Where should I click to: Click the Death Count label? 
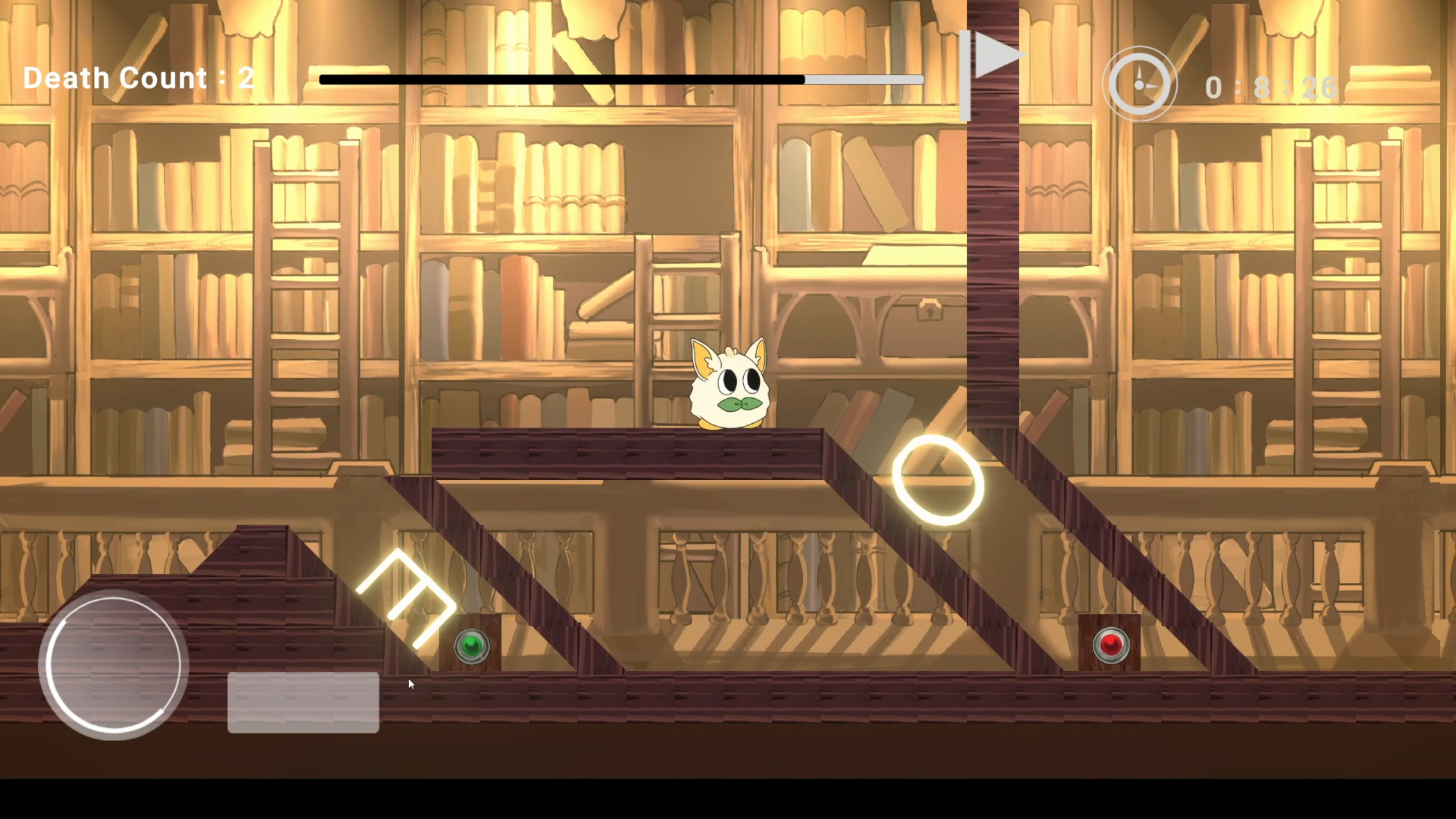115,78
